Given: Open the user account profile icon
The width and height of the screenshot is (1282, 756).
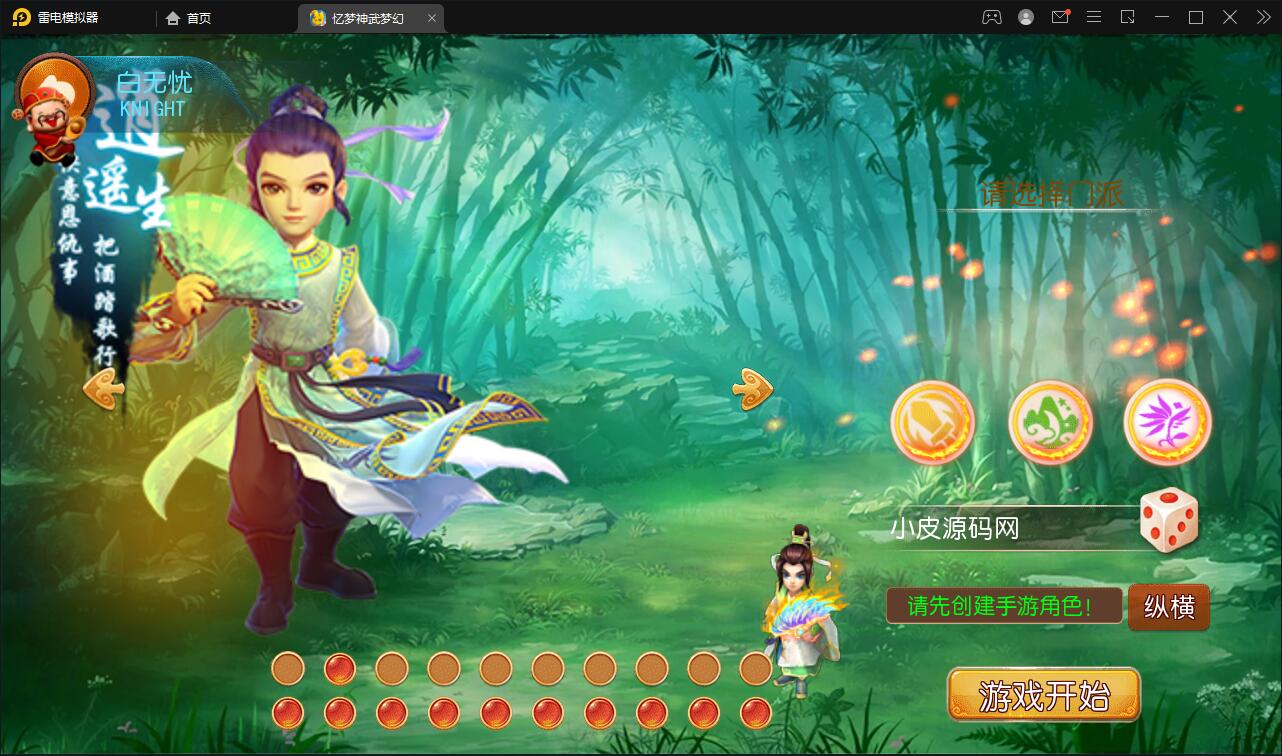Looking at the screenshot, I should tap(1025, 17).
